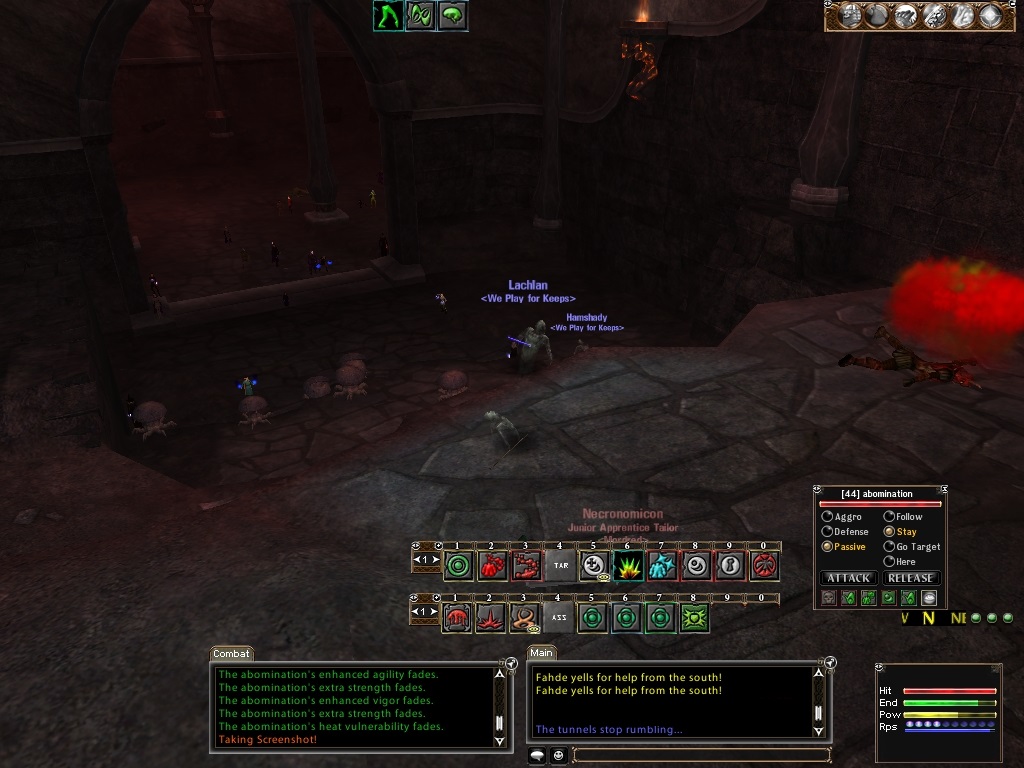Open the Main chat tab

[542, 653]
